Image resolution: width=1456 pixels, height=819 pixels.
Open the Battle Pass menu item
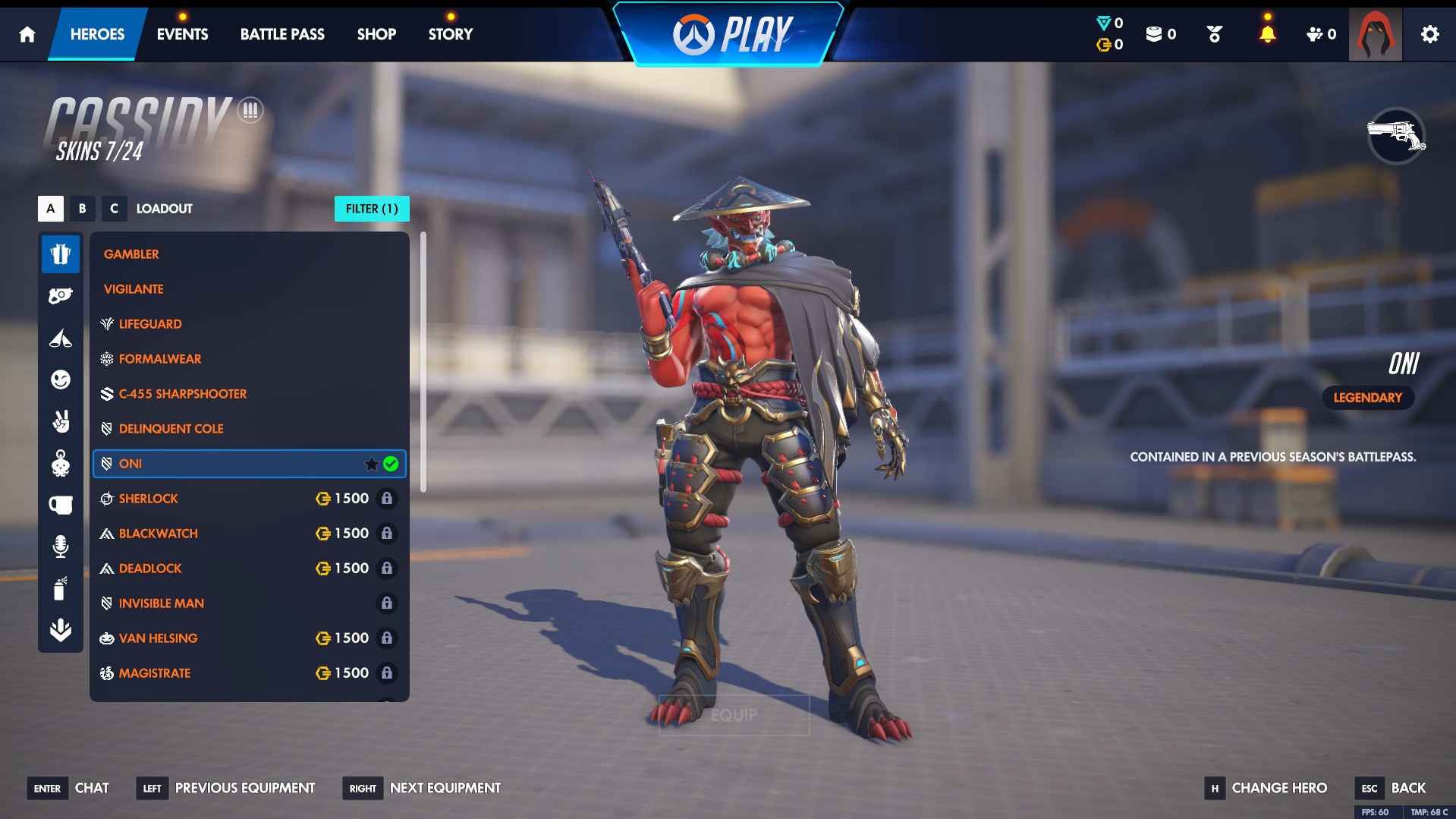click(x=281, y=33)
